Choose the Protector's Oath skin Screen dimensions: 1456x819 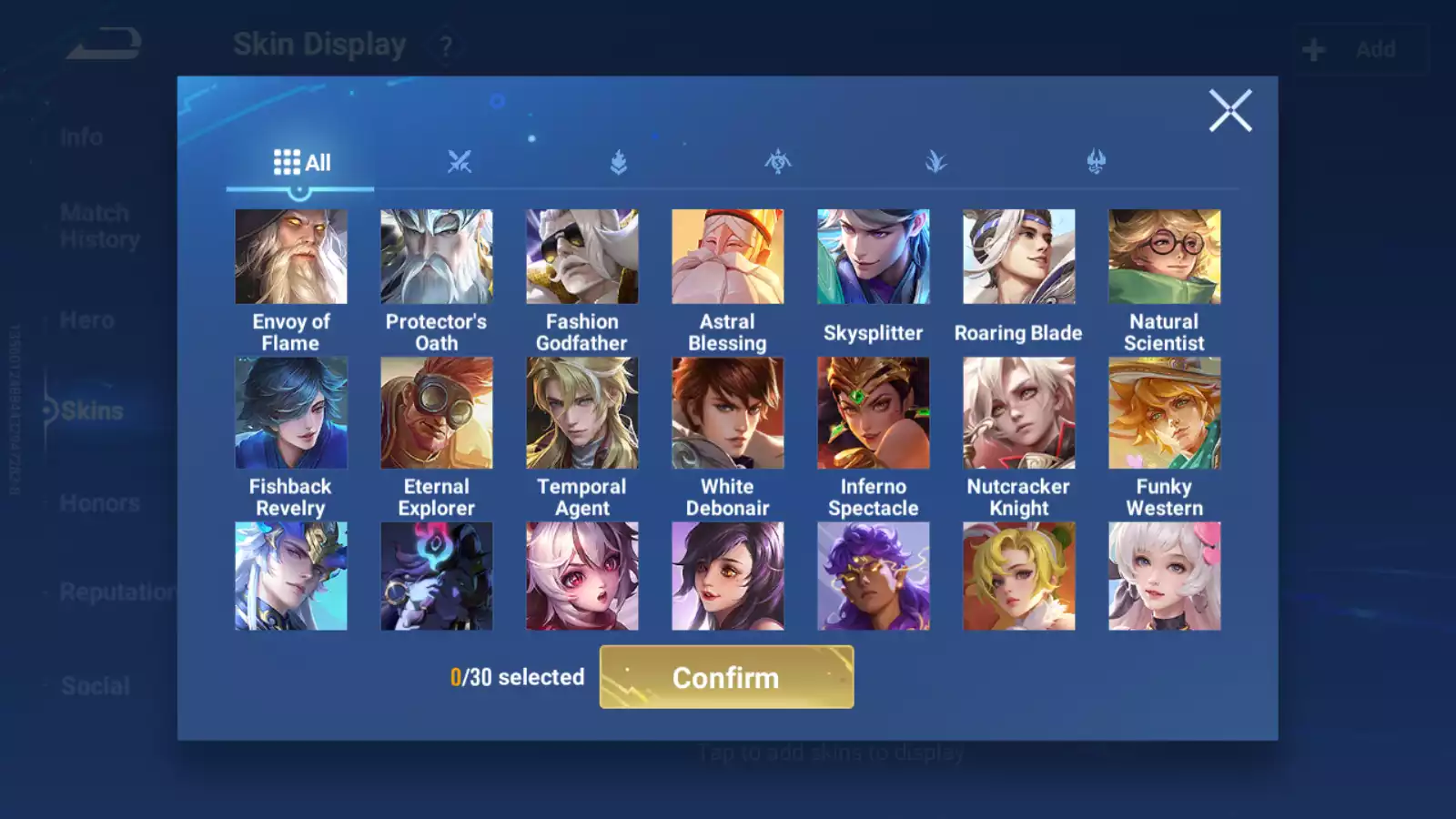point(437,257)
